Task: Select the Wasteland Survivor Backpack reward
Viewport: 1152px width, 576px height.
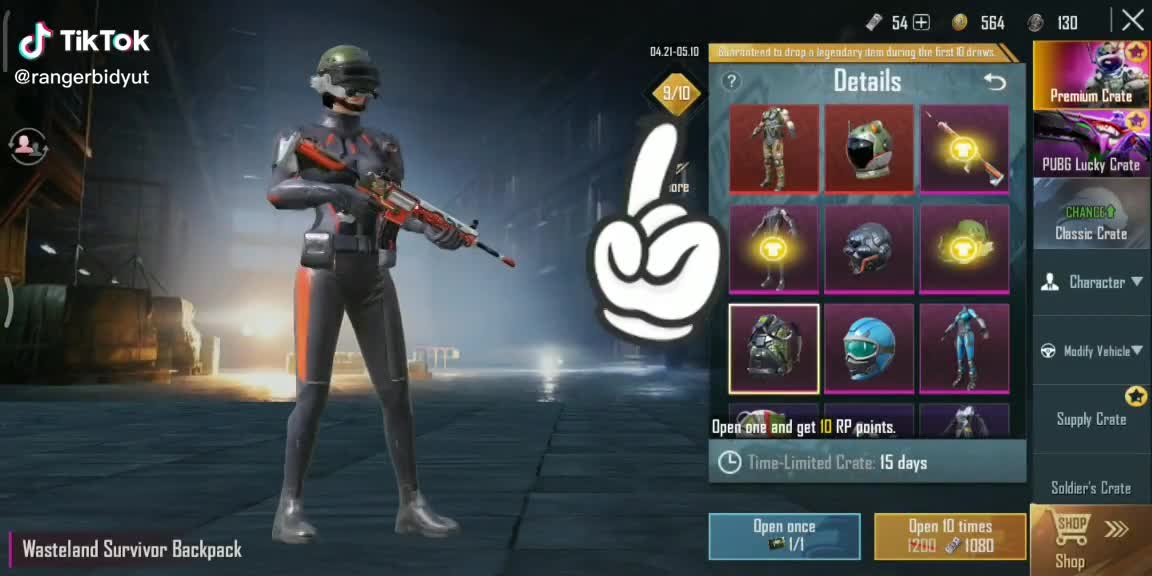Action: (x=773, y=348)
